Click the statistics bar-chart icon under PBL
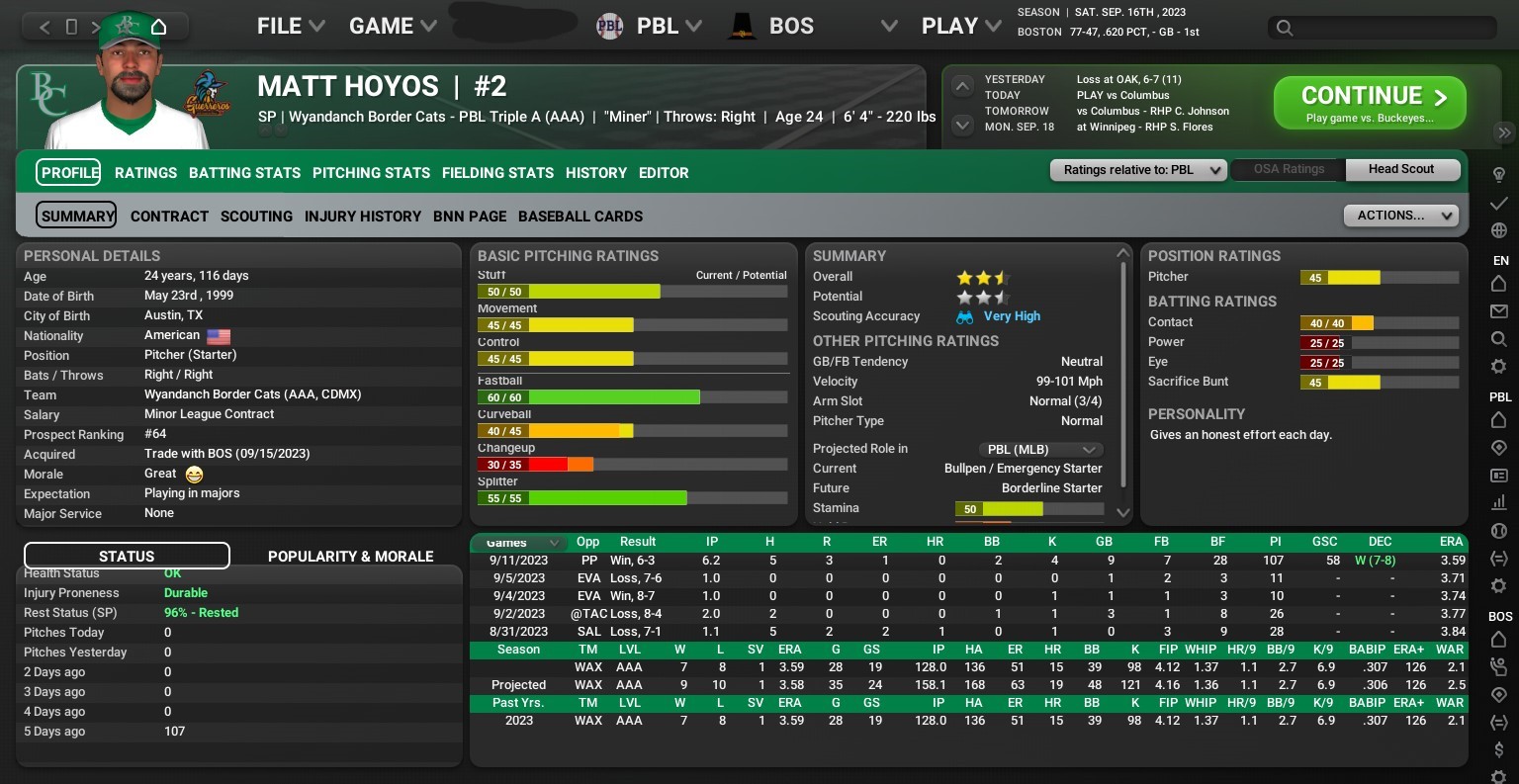 click(x=1500, y=501)
